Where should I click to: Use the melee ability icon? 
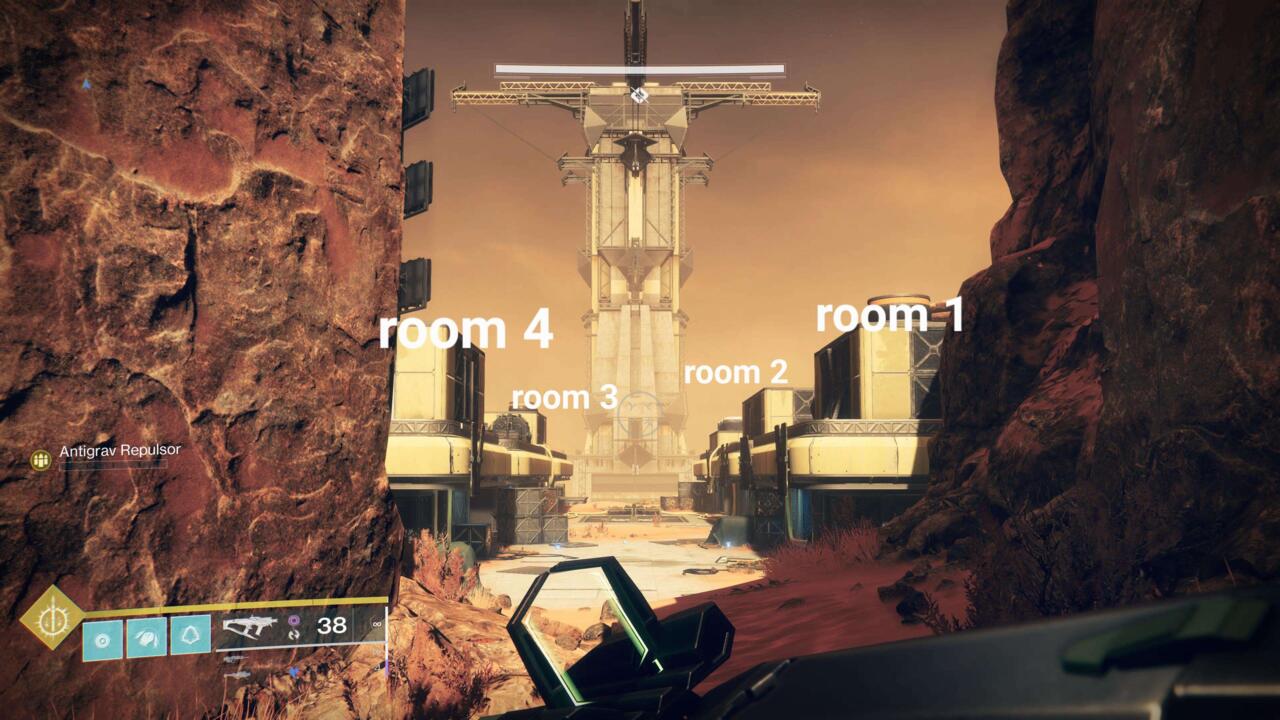146,636
